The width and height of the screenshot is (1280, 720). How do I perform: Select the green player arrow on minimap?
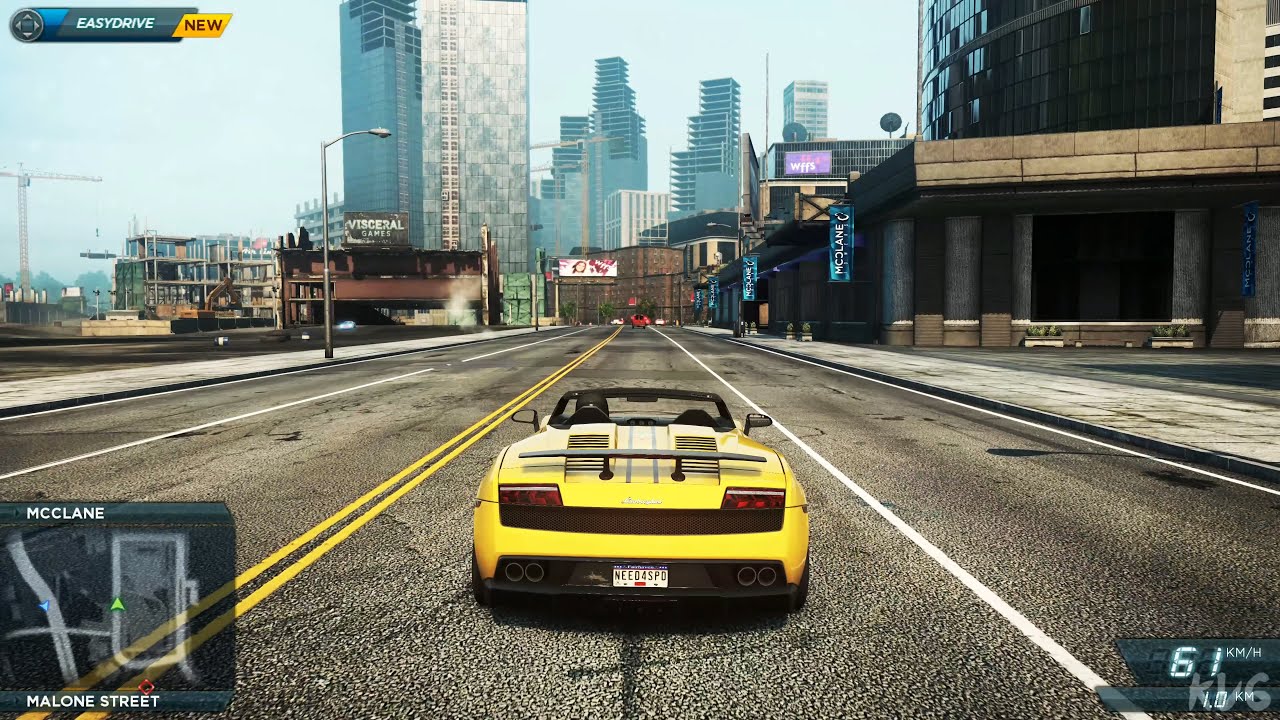click(x=117, y=604)
